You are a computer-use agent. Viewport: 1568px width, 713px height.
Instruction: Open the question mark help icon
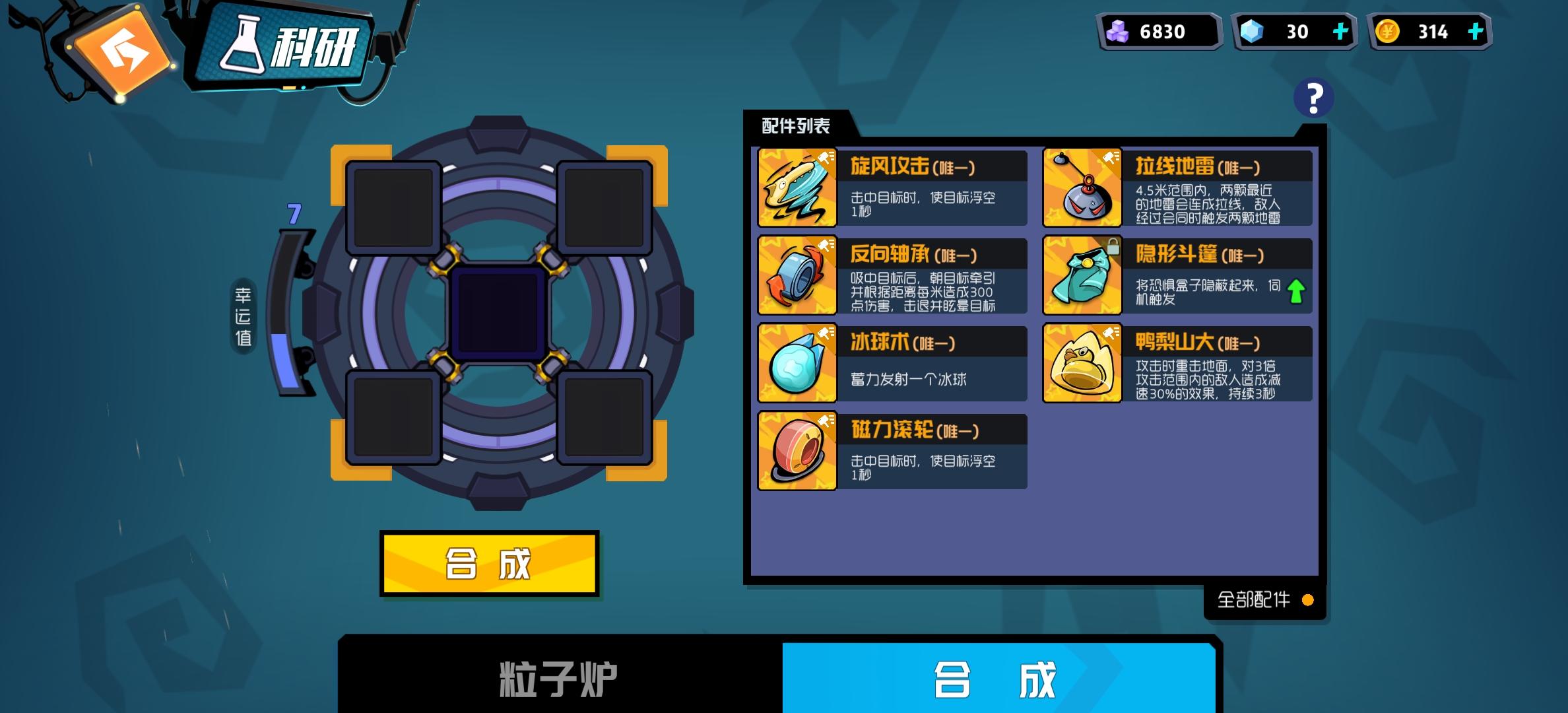click(1312, 99)
